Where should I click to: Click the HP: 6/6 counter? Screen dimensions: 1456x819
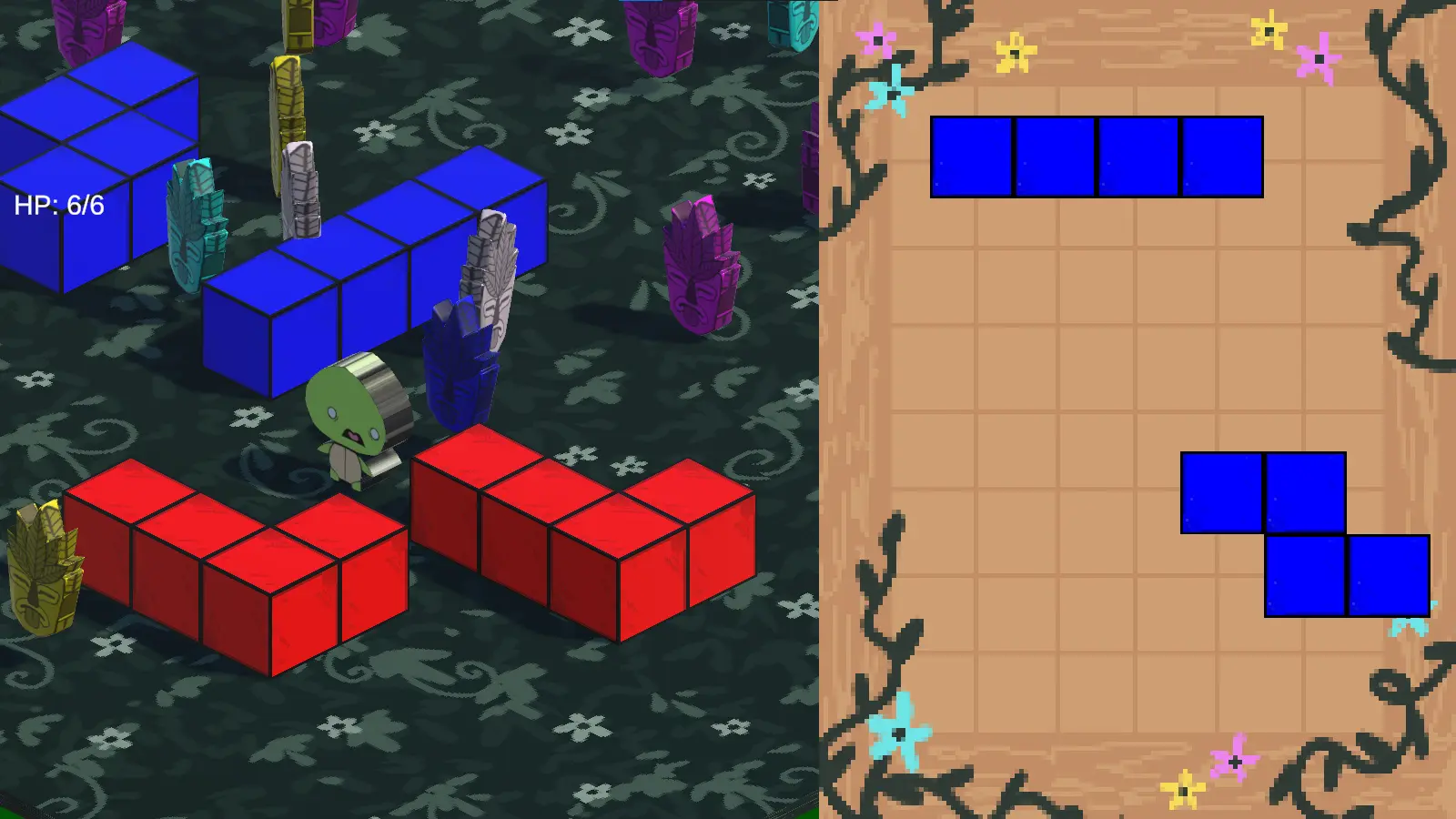[58, 205]
